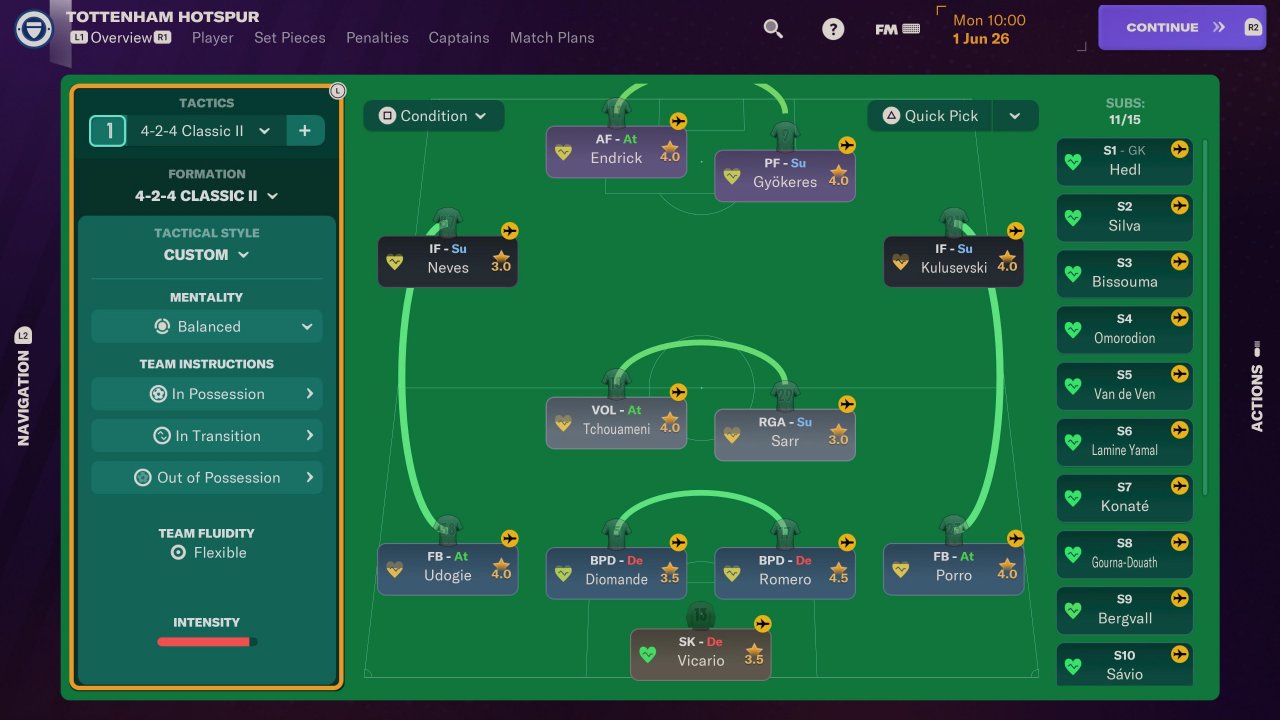Open the Tactical Style Custom dropdown
The height and width of the screenshot is (720, 1280).
[207, 255]
